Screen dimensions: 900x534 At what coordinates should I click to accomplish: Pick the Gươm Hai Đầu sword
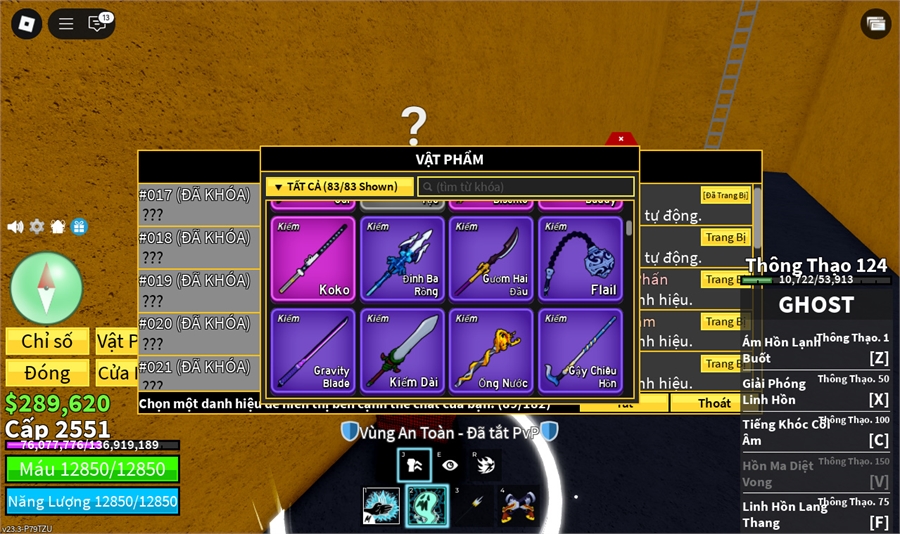(x=491, y=259)
